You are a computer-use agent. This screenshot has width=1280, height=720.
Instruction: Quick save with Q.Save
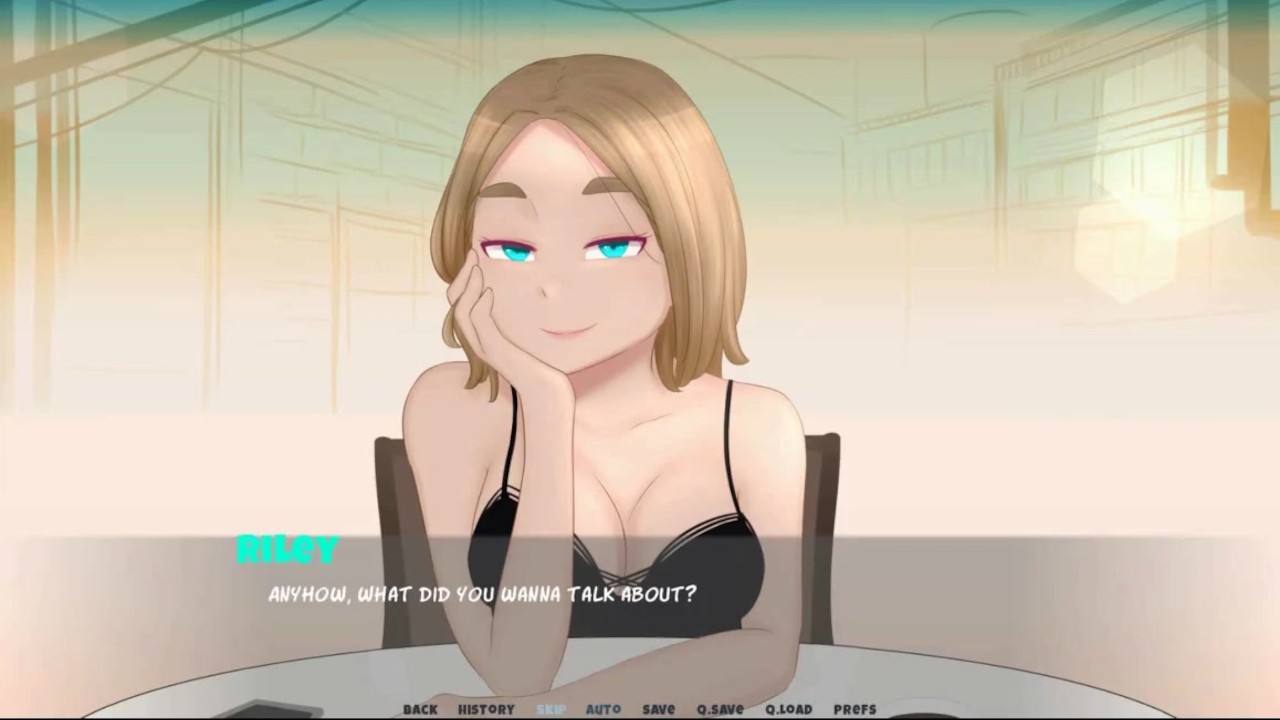[720, 709]
